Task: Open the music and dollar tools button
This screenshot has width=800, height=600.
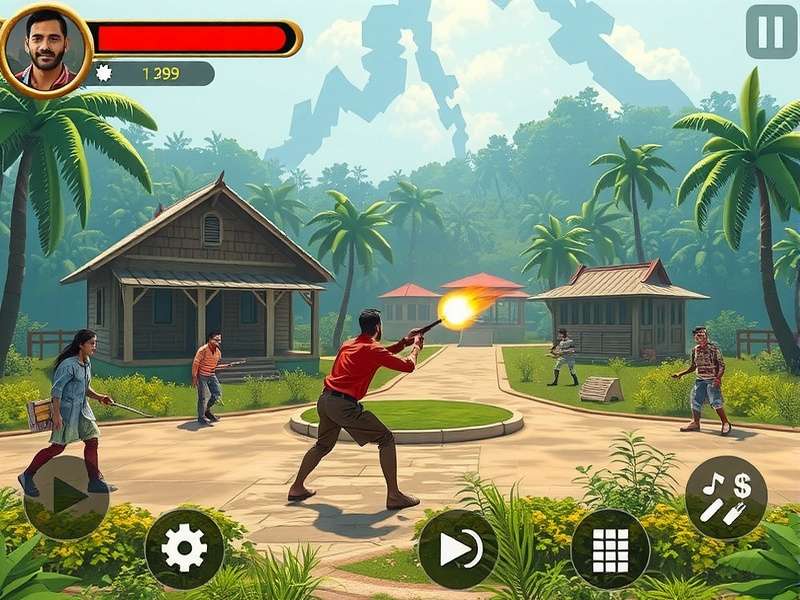Action: (x=726, y=497)
